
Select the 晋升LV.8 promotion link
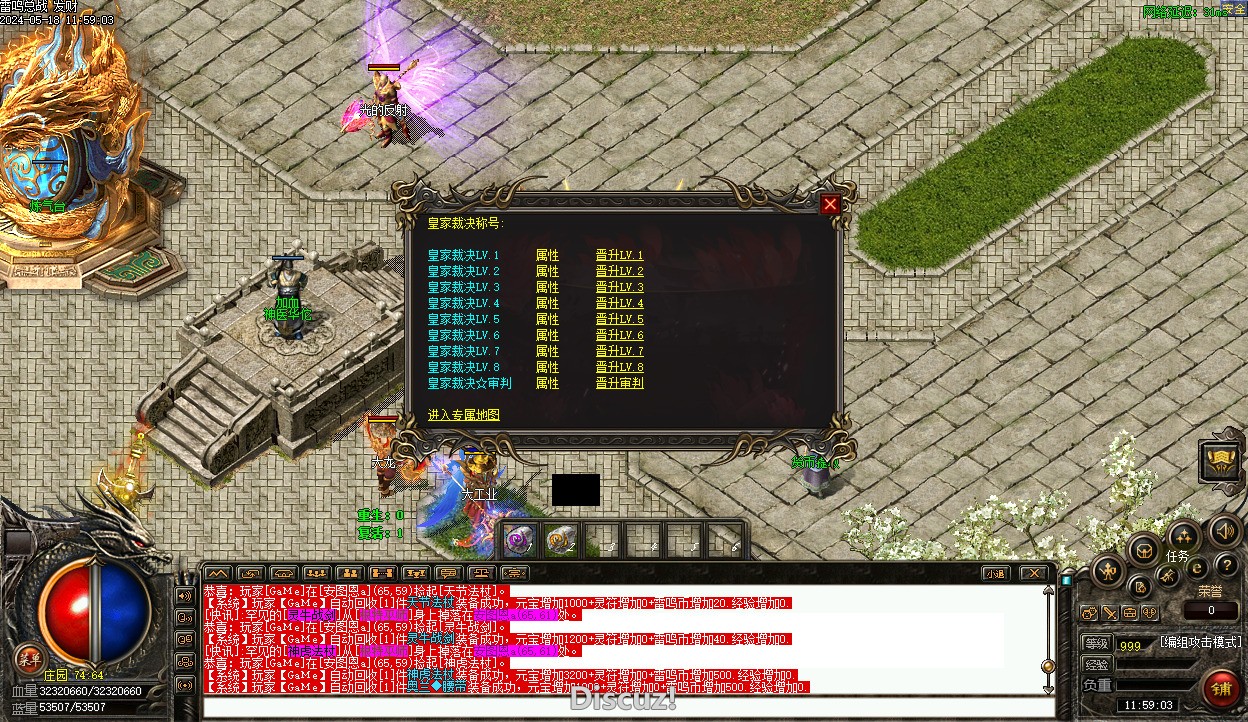coord(619,367)
